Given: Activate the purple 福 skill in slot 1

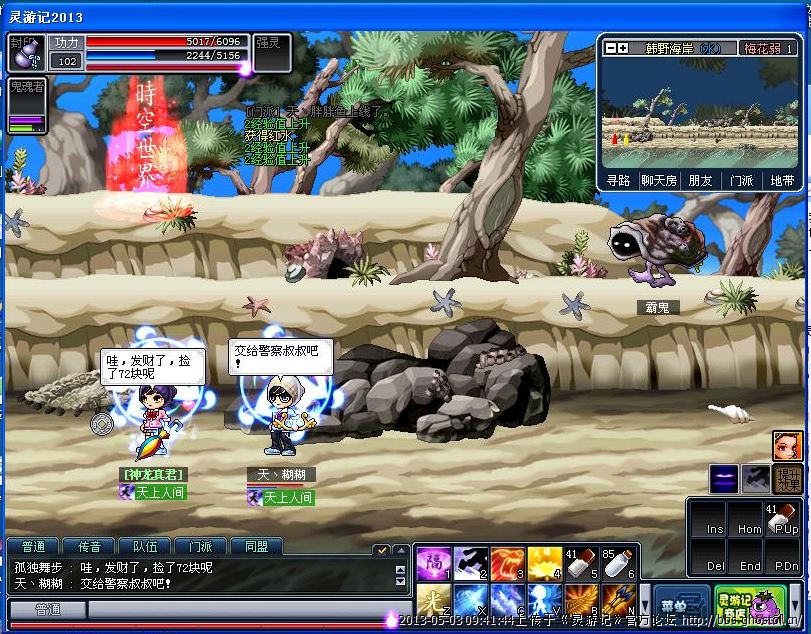Looking at the screenshot, I should (x=434, y=564).
